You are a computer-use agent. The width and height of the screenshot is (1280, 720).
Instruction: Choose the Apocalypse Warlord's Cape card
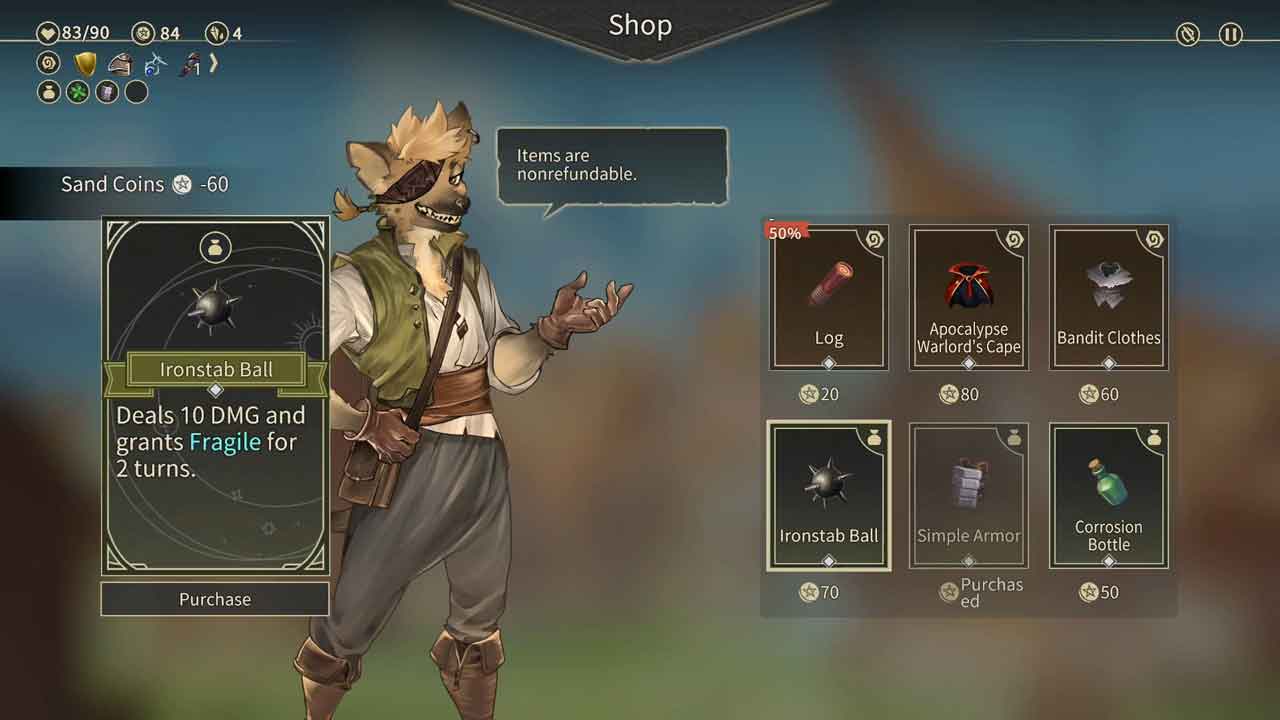(968, 298)
